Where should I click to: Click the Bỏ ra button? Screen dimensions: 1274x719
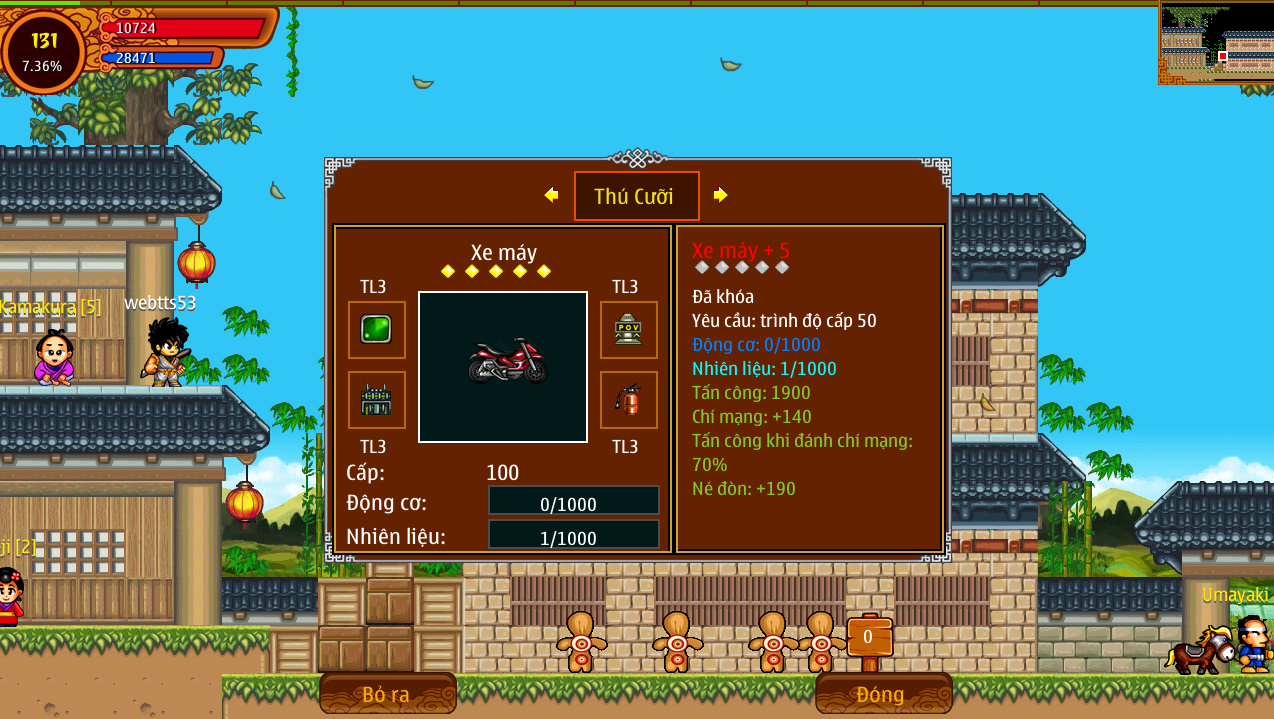387,694
